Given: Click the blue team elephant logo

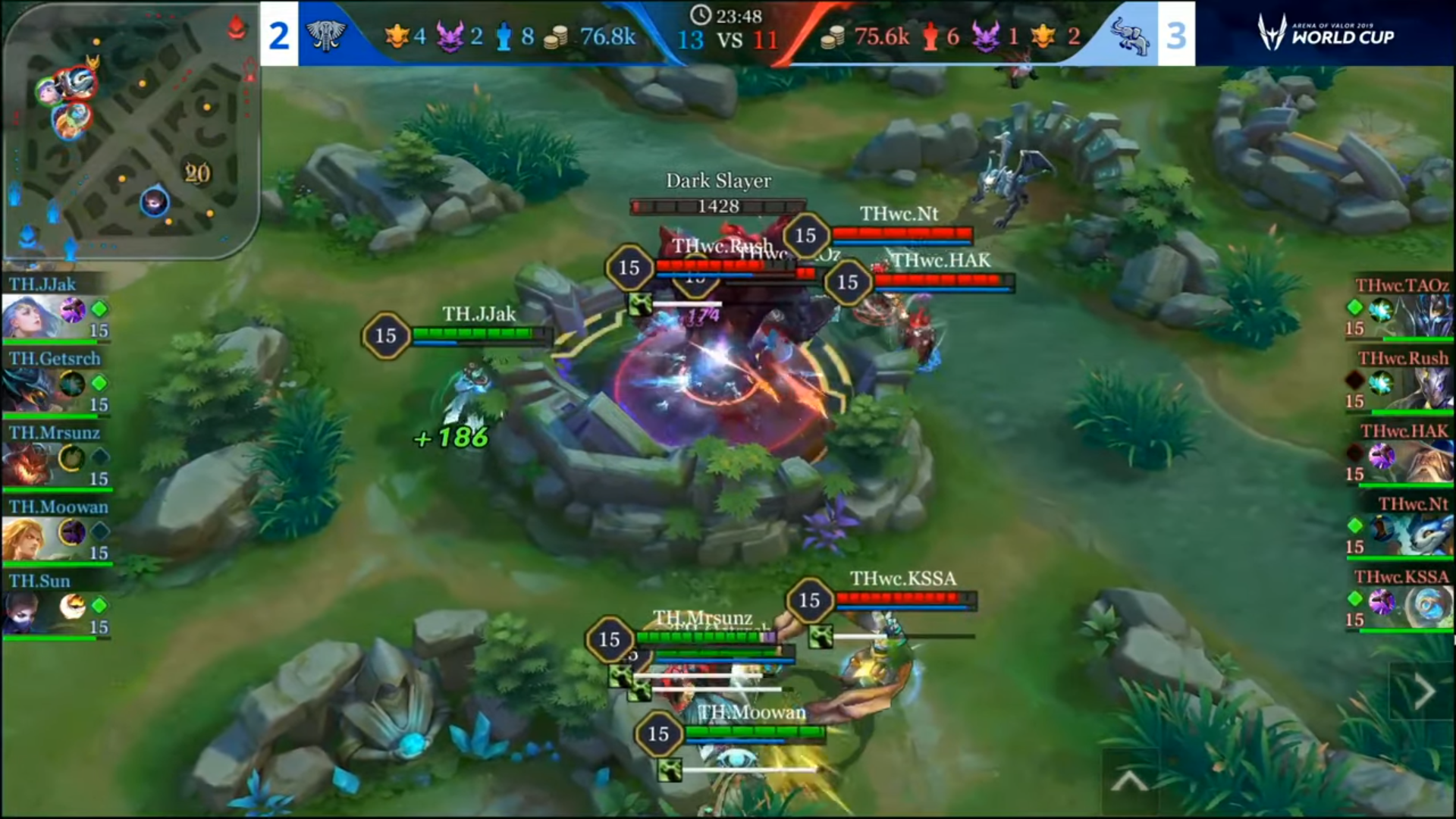Looking at the screenshot, I should (x=326, y=35).
